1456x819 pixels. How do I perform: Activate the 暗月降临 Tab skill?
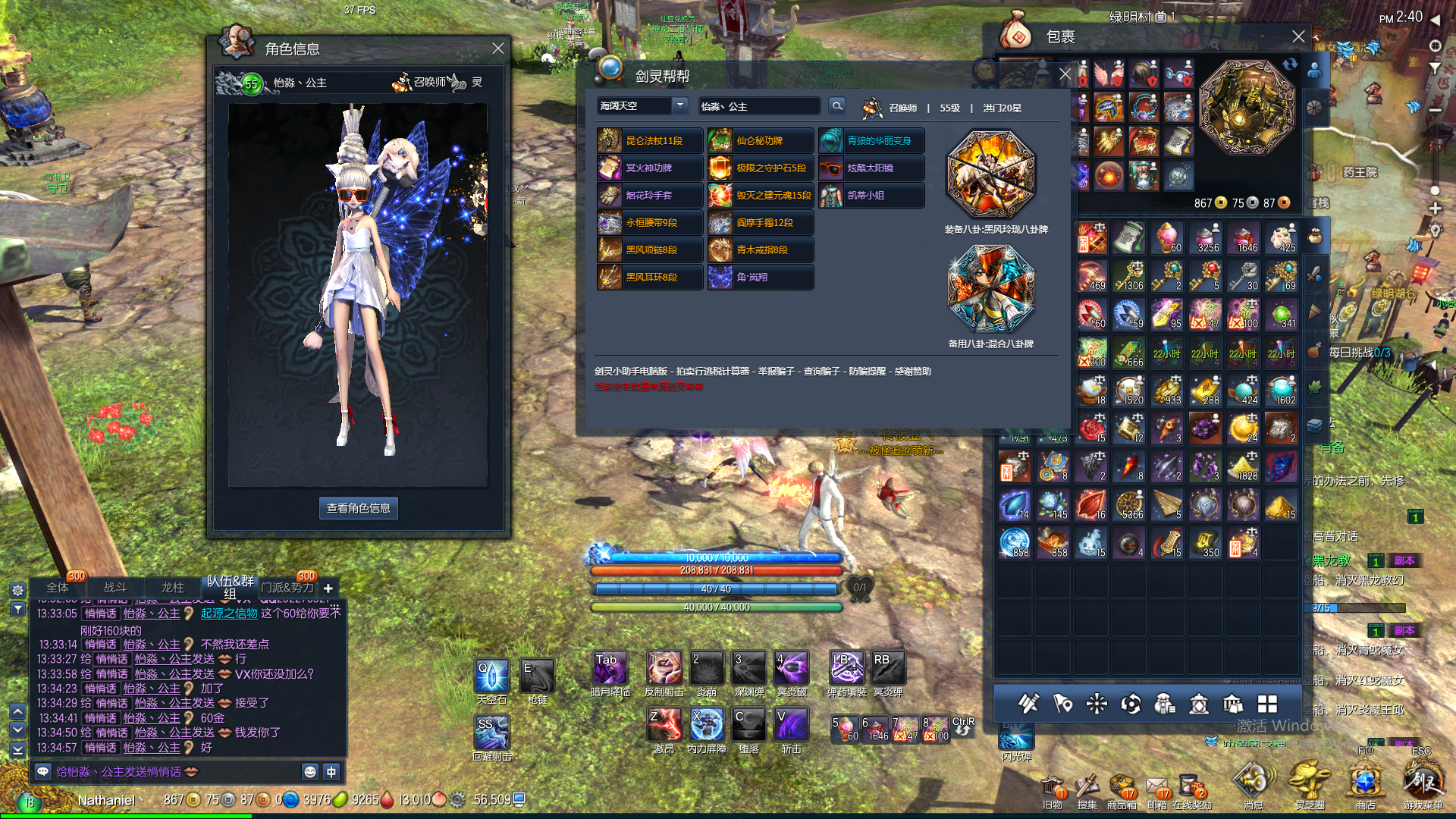[x=610, y=669]
